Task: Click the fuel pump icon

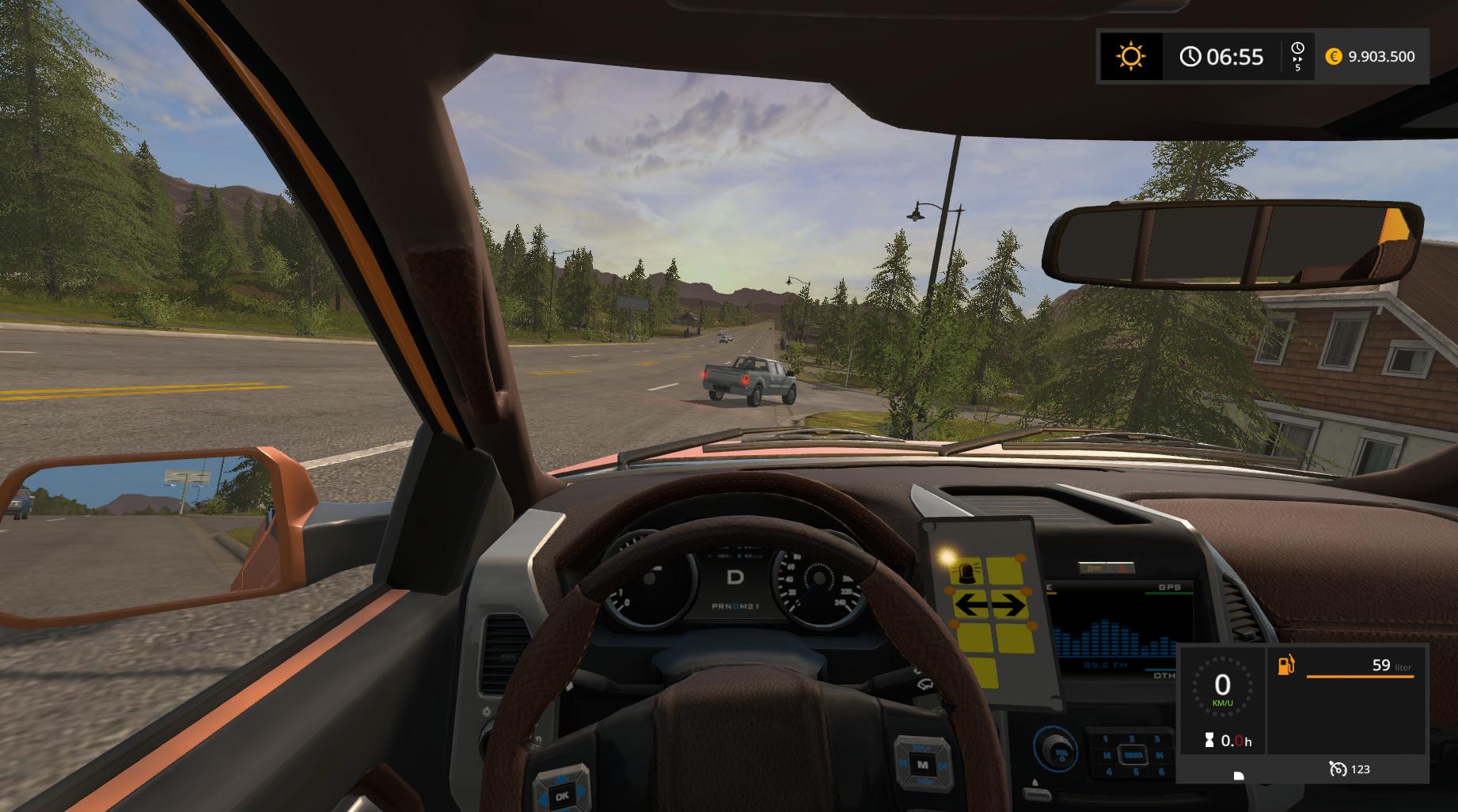Action: pyautogui.click(x=1286, y=665)
